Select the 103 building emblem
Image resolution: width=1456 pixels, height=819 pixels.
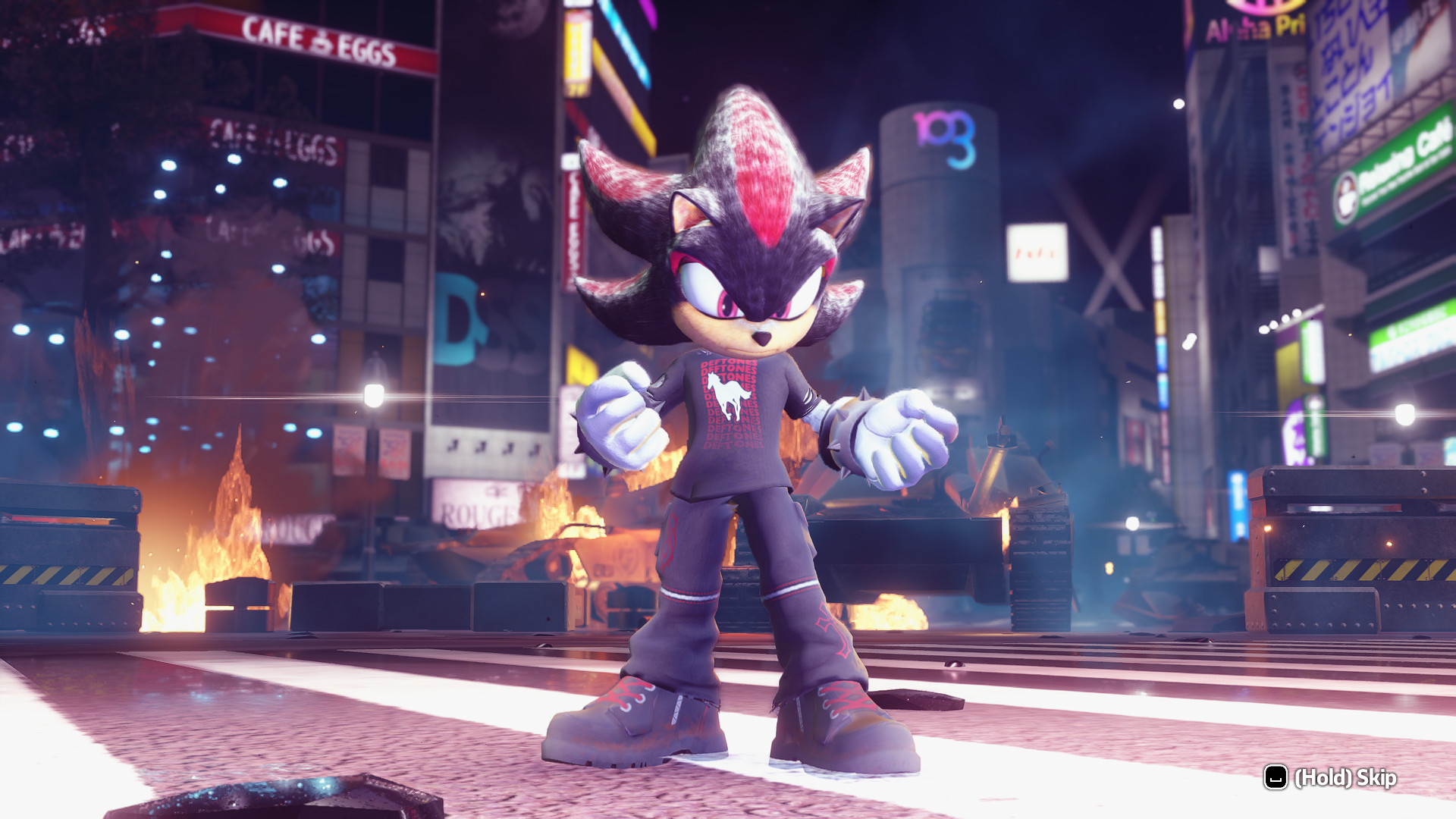coord(943,140)
